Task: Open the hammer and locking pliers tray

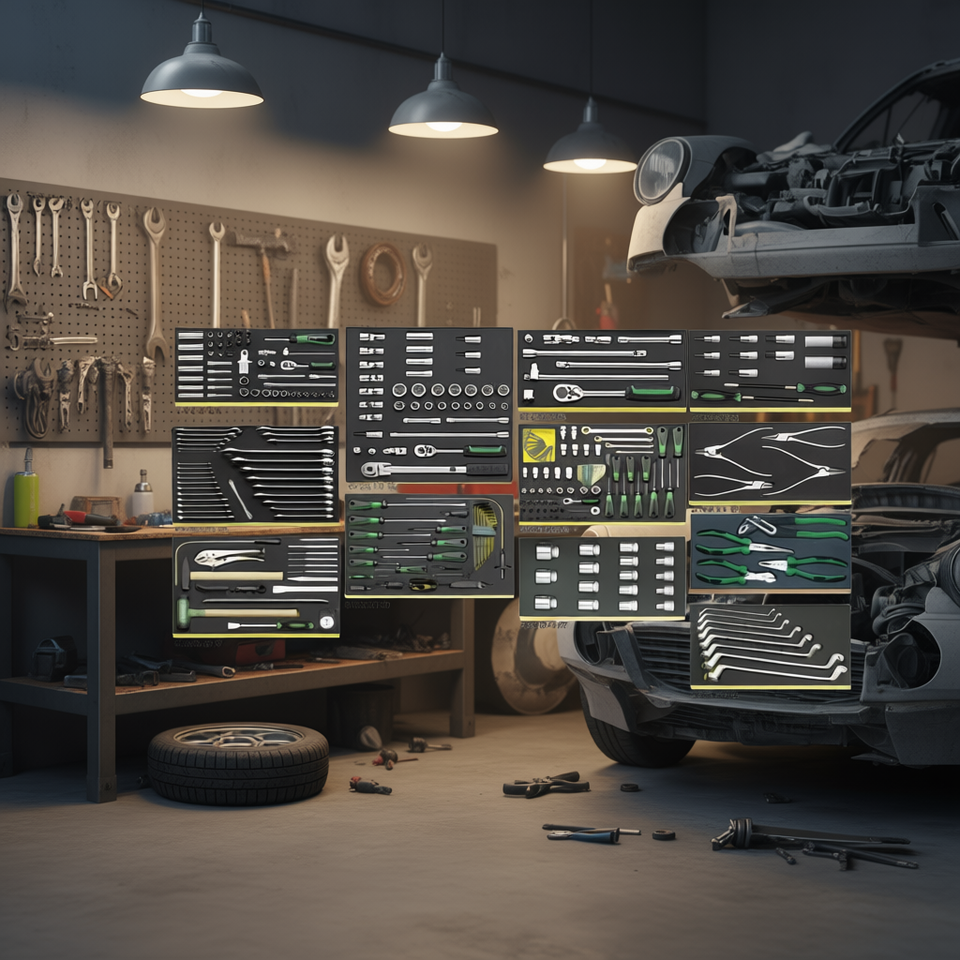Action: pyautogui.click(x=256, y=586)
